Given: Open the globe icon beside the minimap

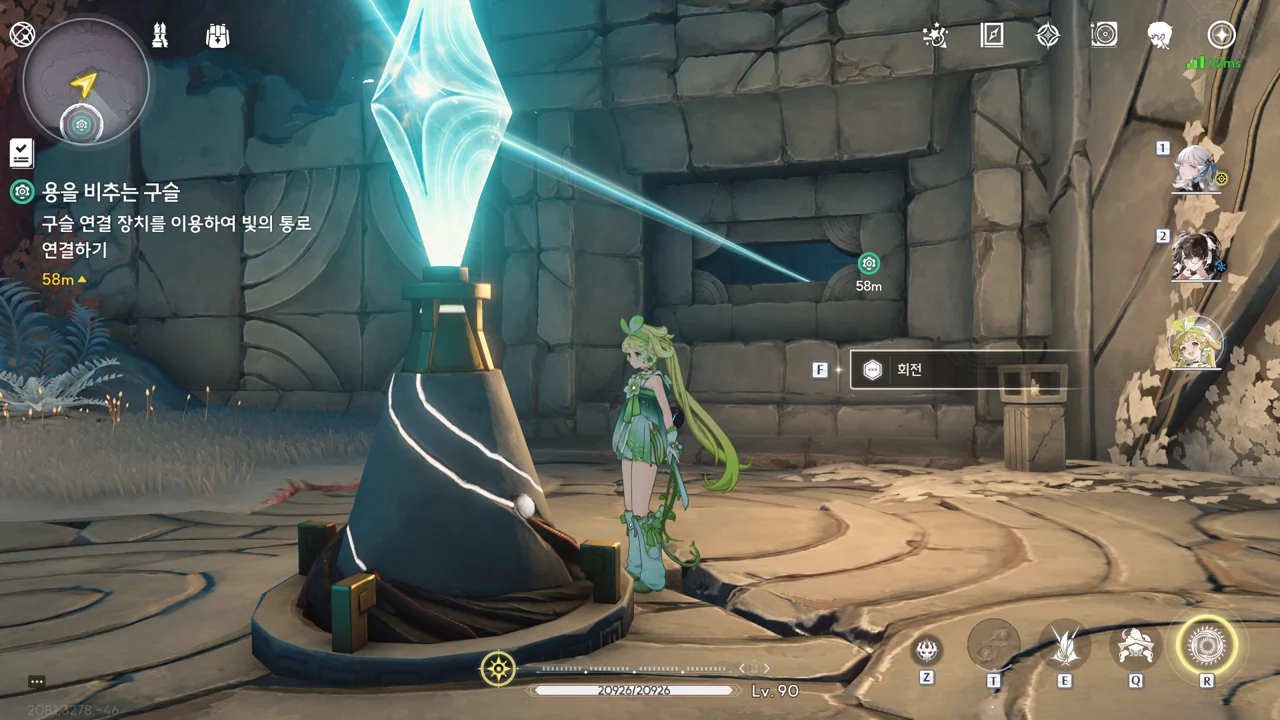Looking at the screenshot, I should 22,35.
